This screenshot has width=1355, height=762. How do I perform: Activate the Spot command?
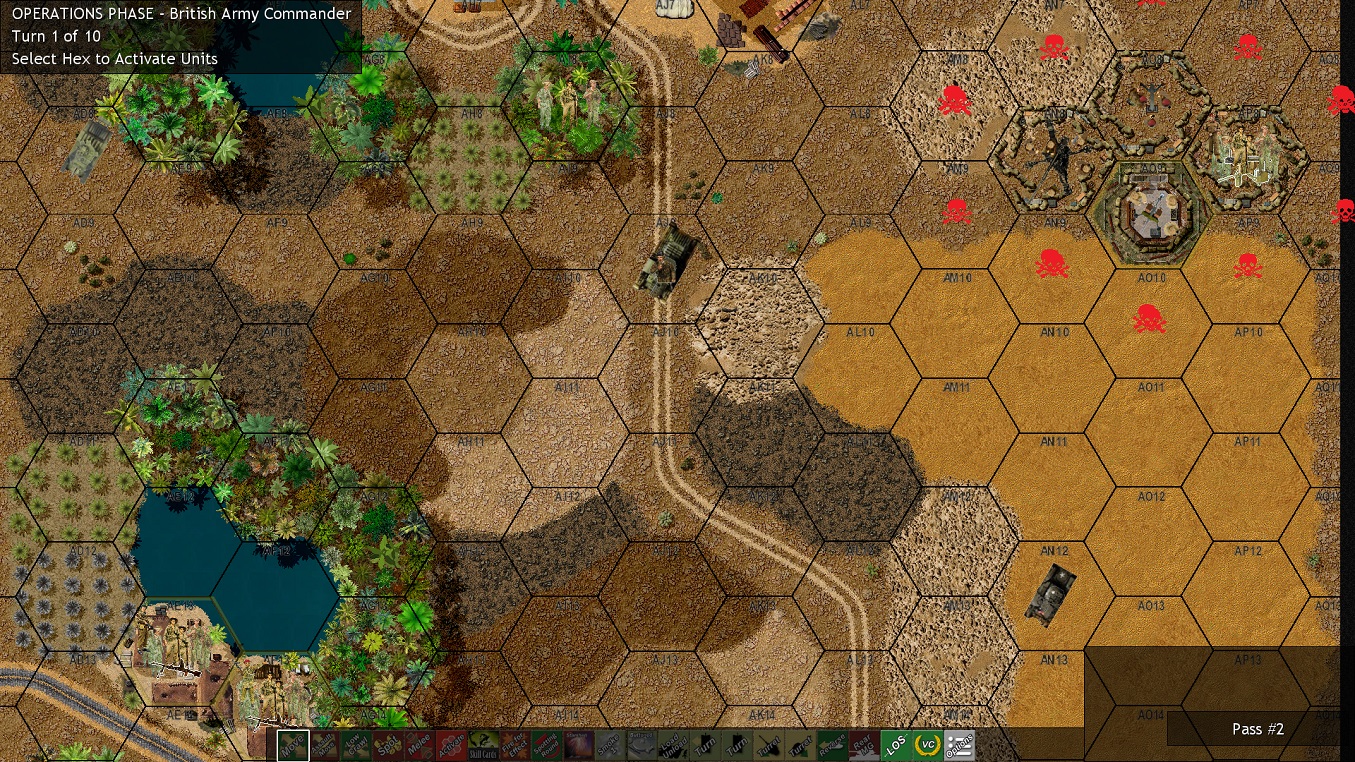point(389,745)
